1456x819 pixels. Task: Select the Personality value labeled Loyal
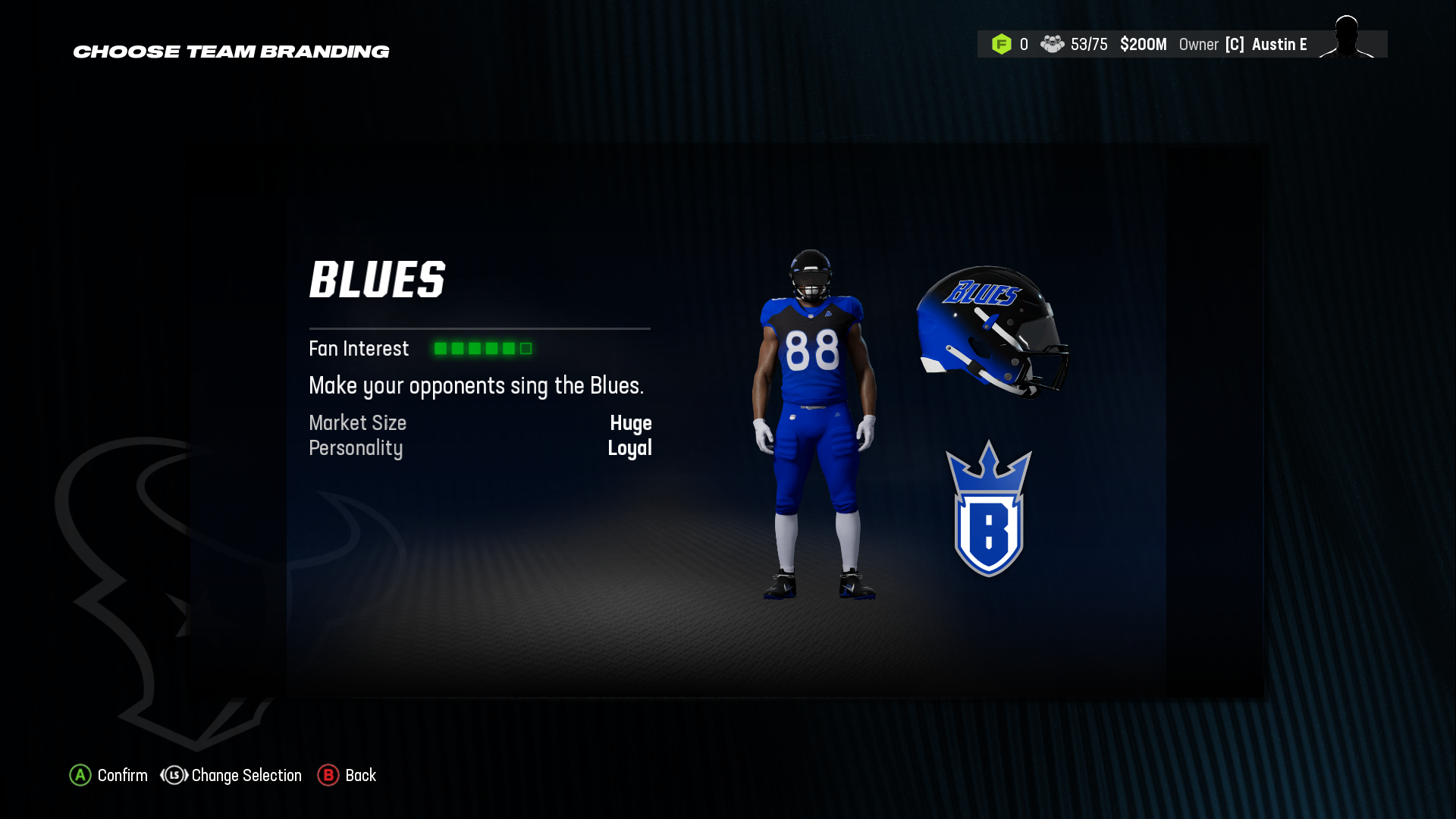[630, 448]
